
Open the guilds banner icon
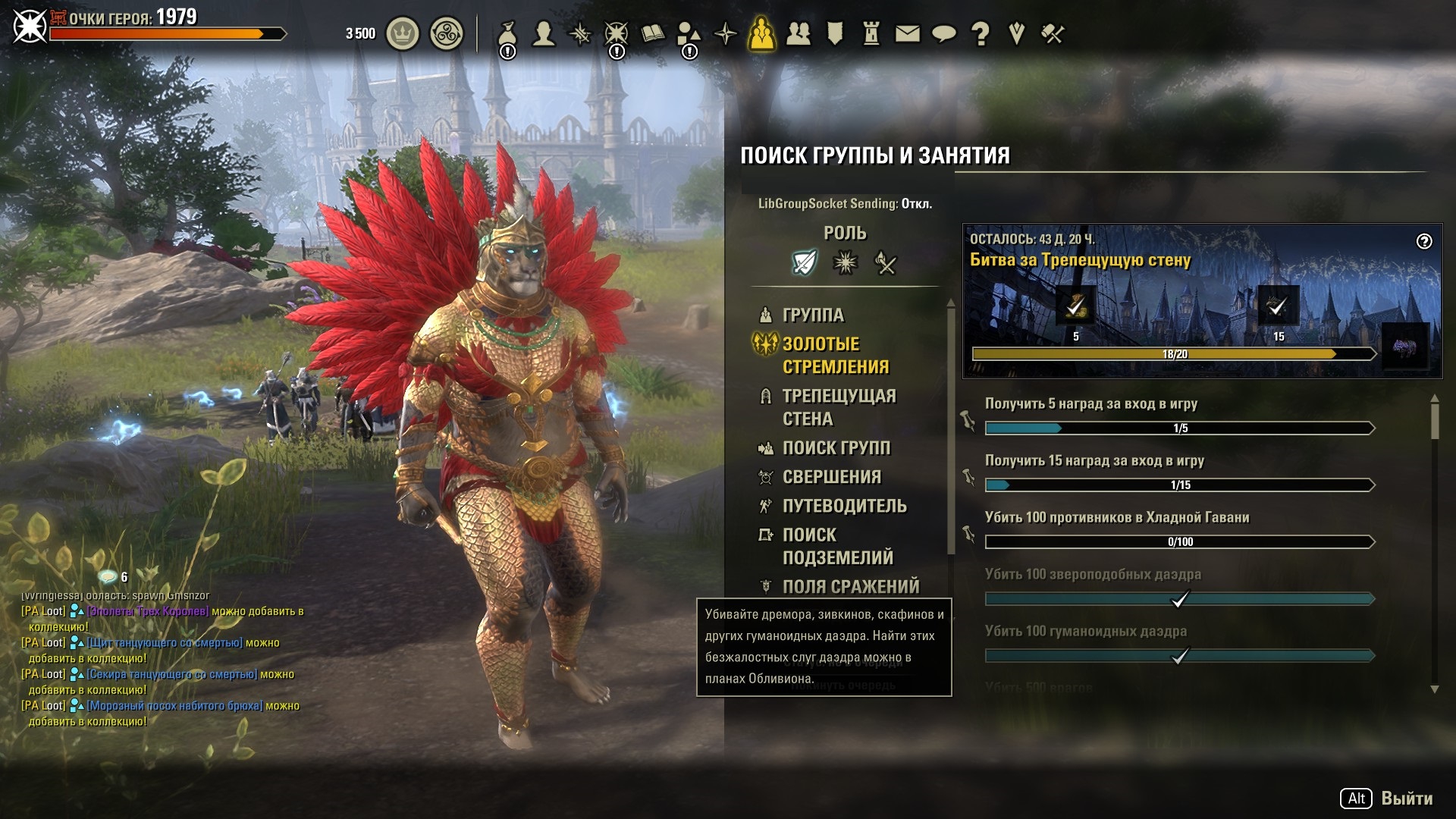coord(835,34)
